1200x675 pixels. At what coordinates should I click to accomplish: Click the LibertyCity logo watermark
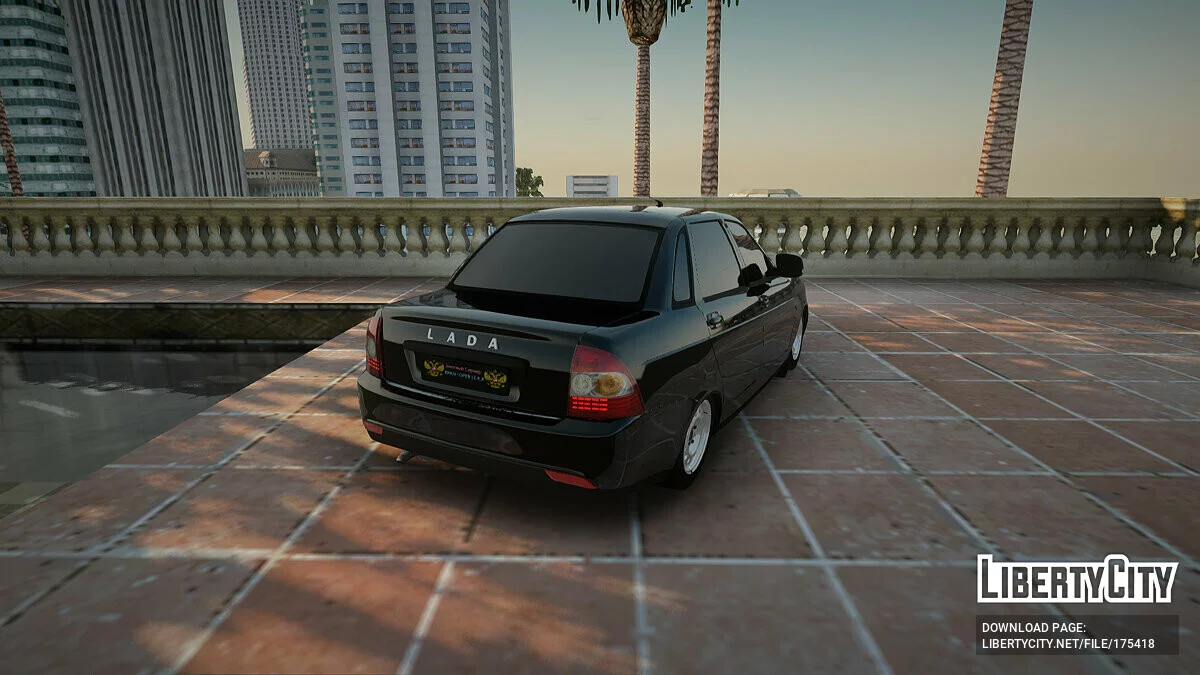point(1077,579)
